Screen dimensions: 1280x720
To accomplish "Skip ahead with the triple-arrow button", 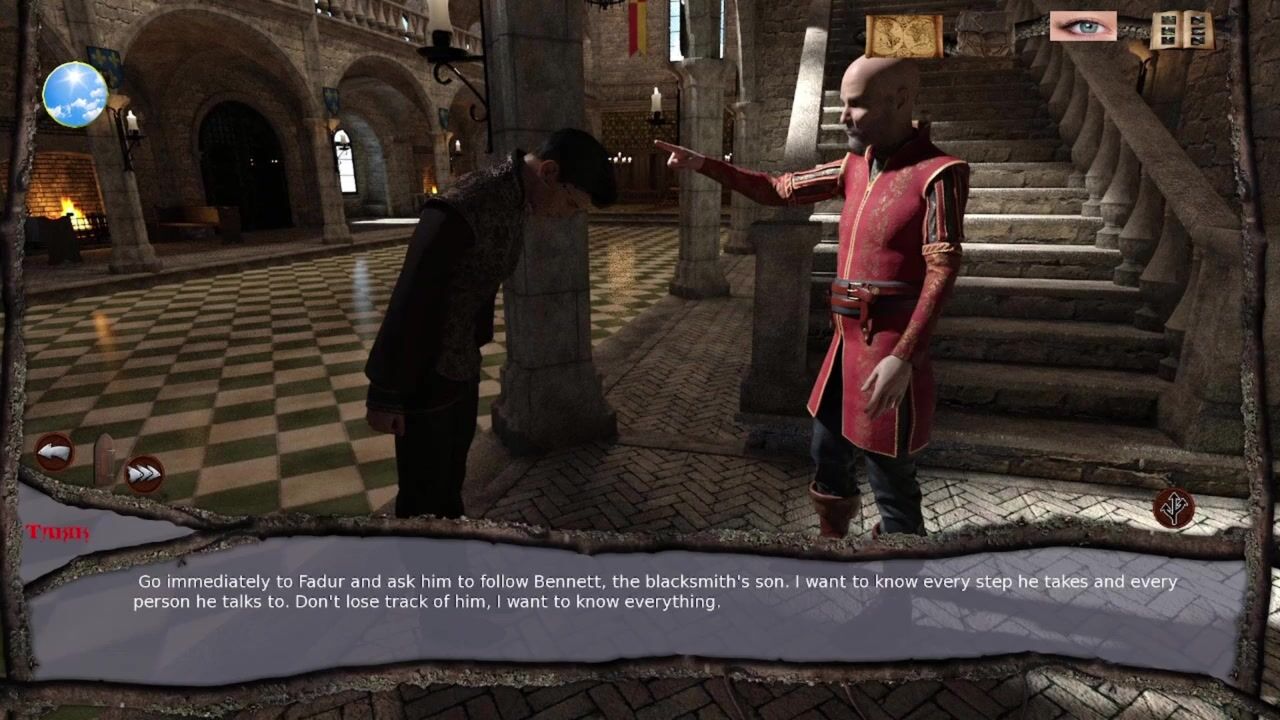I will point(144,473).
